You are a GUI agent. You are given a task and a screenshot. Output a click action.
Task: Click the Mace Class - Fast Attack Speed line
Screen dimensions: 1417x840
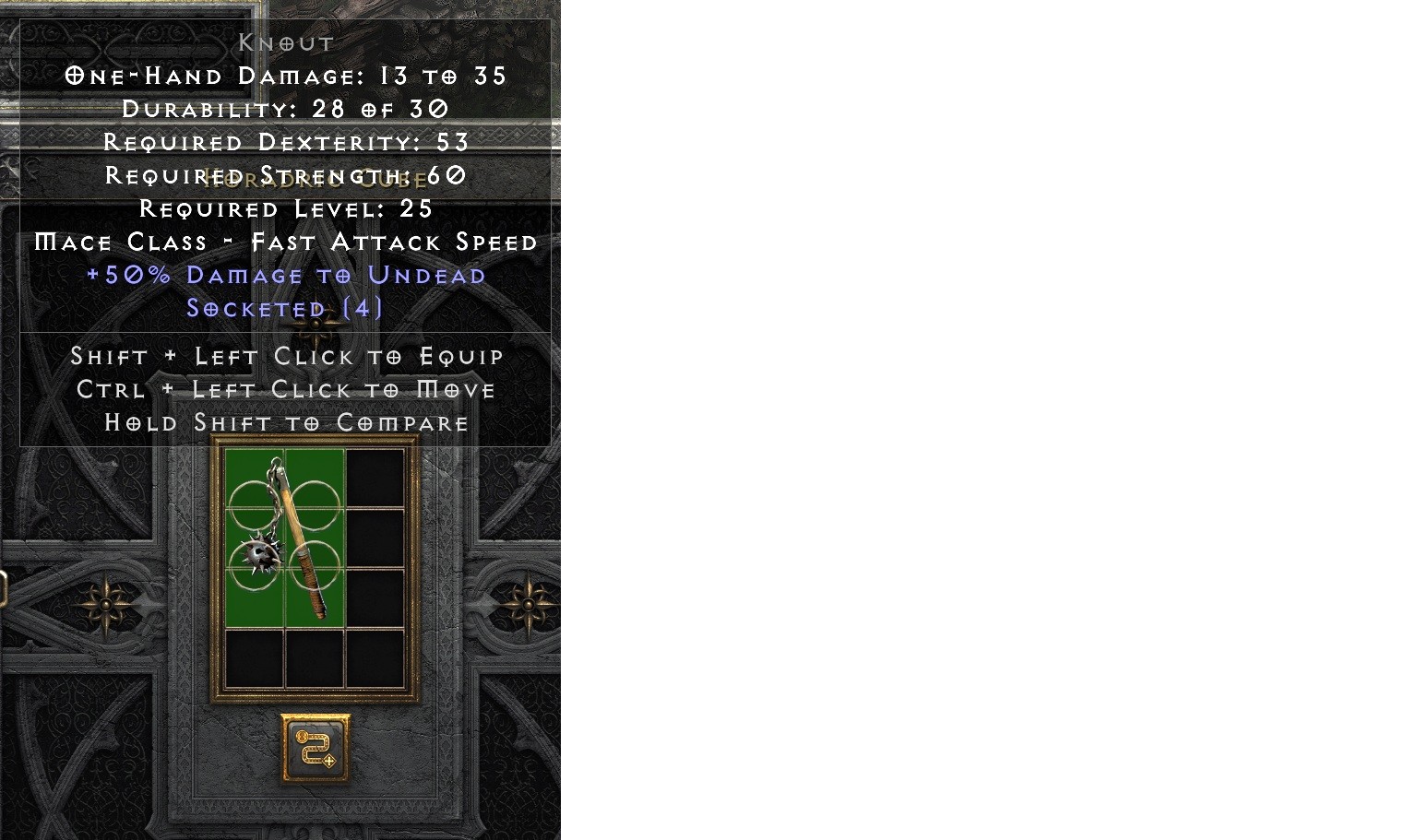286,242
